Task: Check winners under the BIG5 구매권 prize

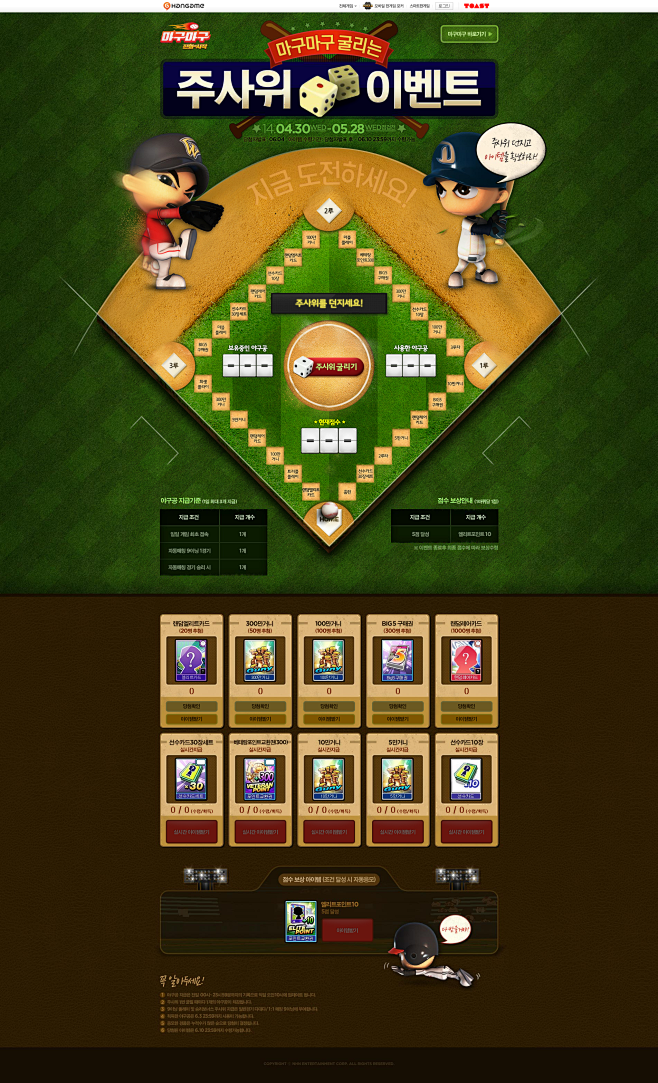Action: point(398,705)
